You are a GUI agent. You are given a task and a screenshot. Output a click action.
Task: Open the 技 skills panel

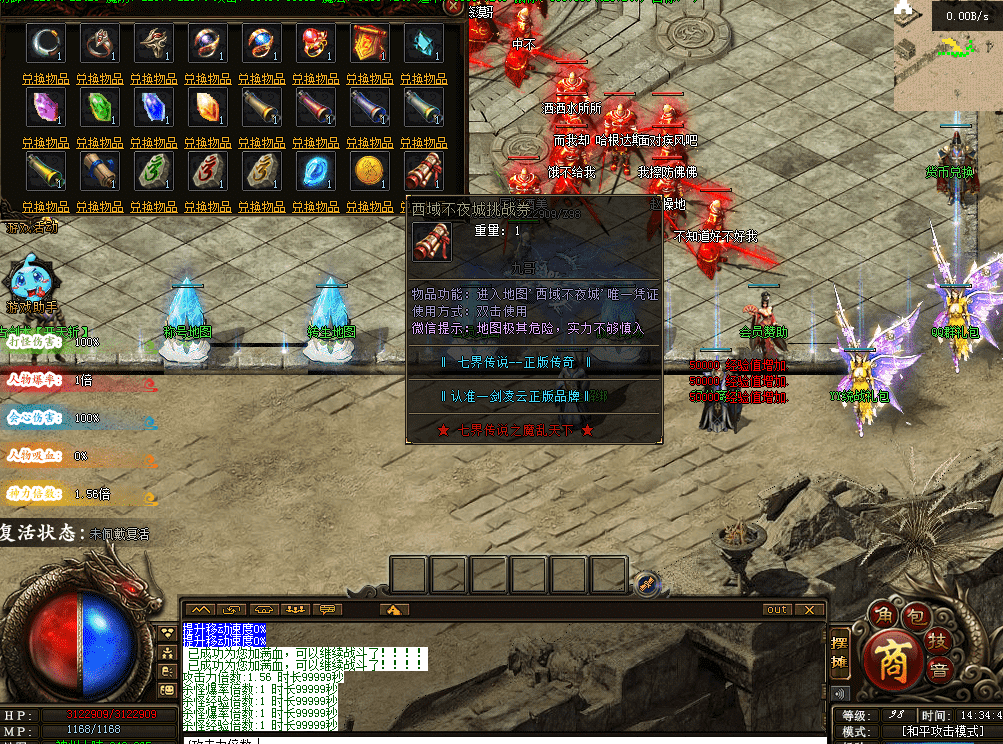(940, 639)
